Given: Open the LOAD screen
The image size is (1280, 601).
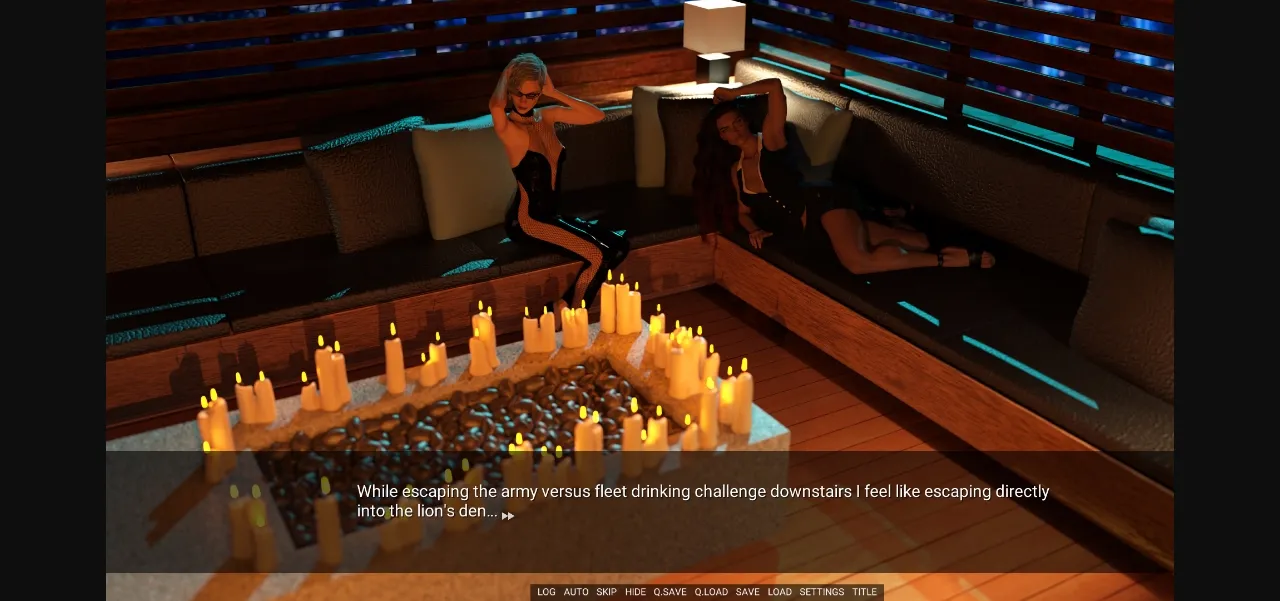Looking at the screenshot, I should pyautogui.click(x=779, y=592).
